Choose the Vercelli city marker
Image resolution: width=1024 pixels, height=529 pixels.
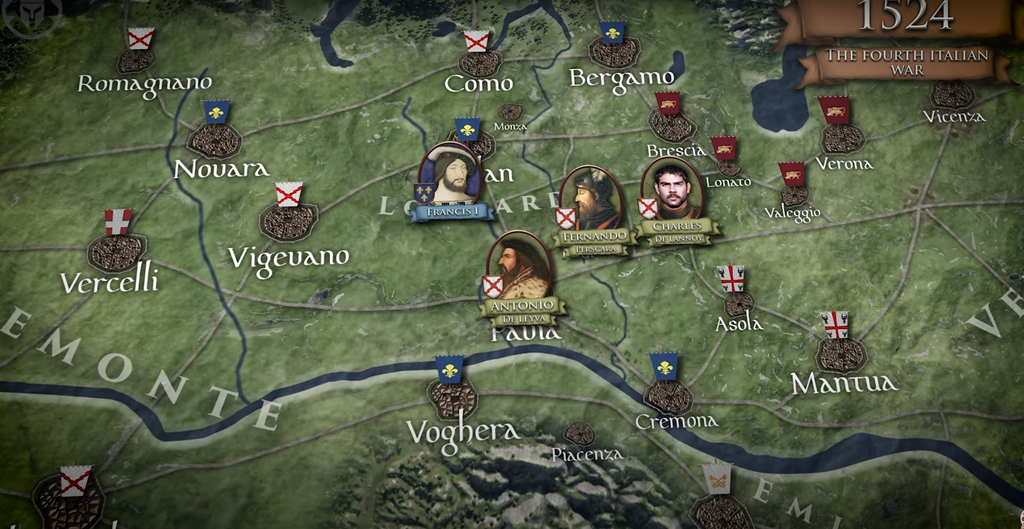(117, 251)
